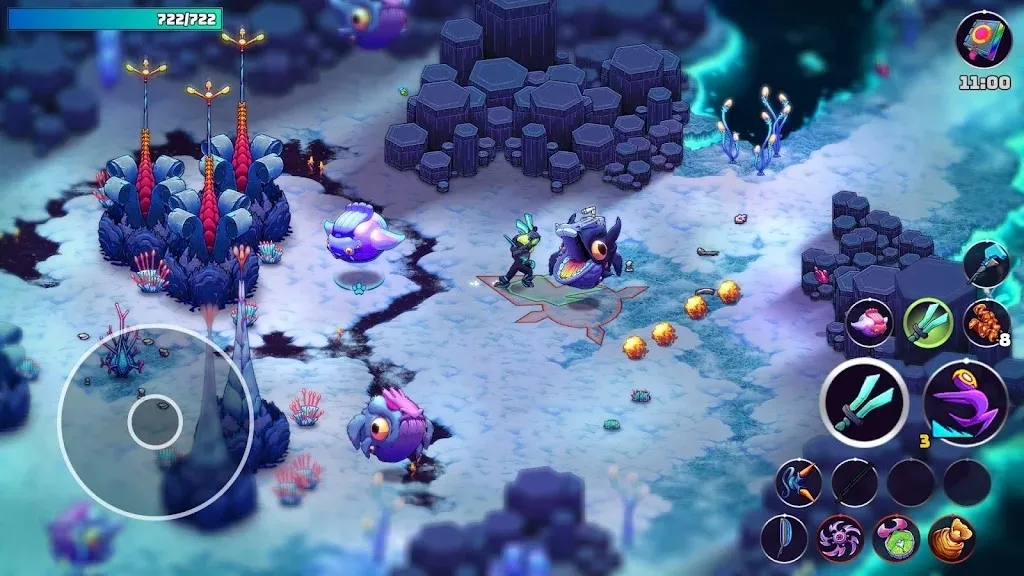Select the blue bow slot
This screenshot has height=576, width=1024.
pos(783,538)
